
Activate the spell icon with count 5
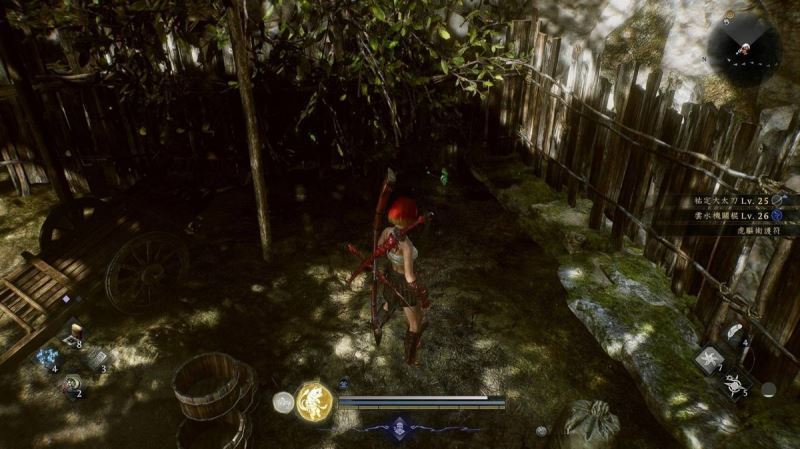(735, 384)
